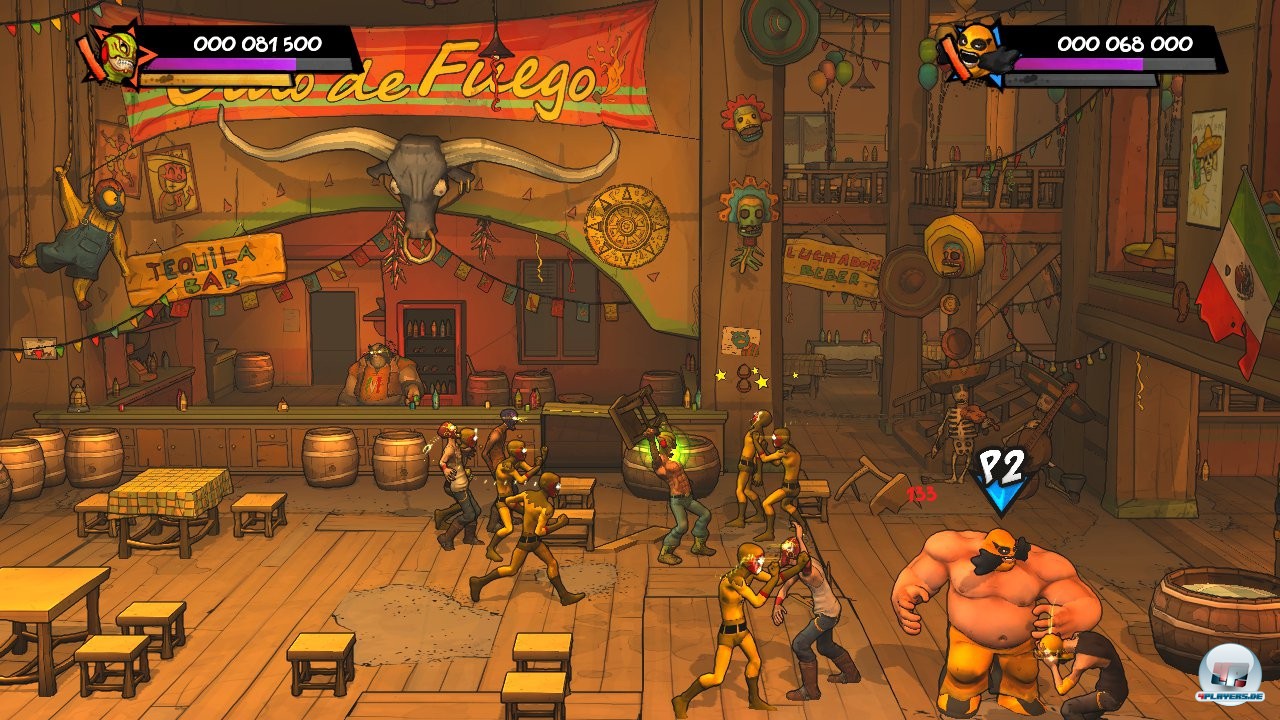The image size is (1280, 720).
Task: Click the Aztec sun calendar disc on wall
Action: [626, 224]
